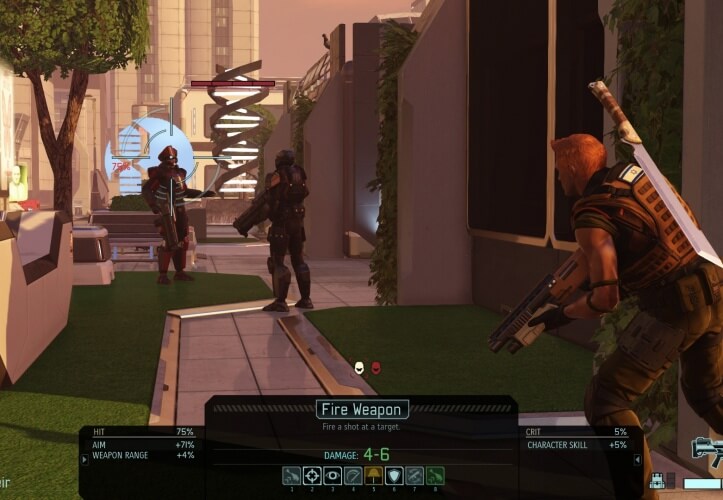Switch target to the red head icon
The width and height of the screenshot is (723, 500).
[x=376, y=368]
